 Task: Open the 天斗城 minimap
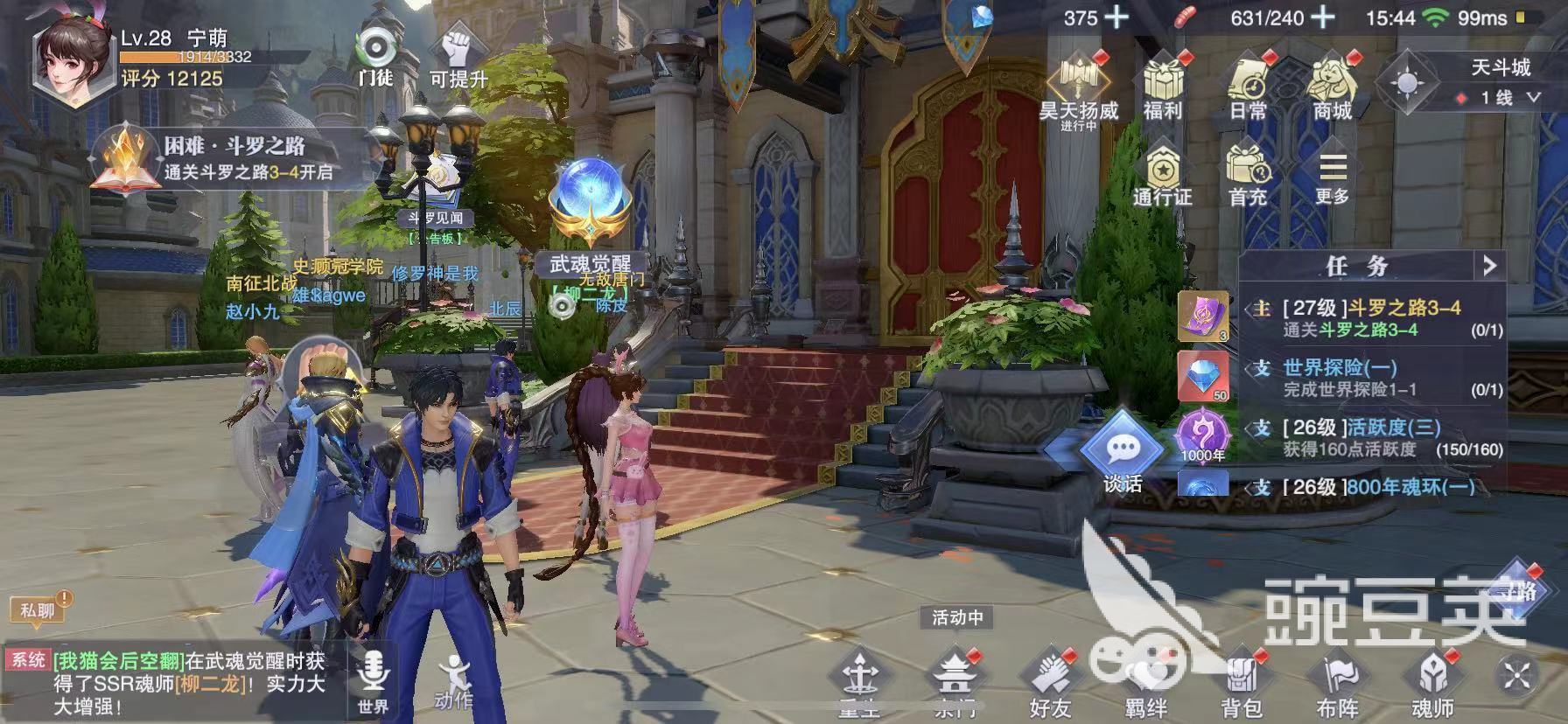(x=1408, y=82)
